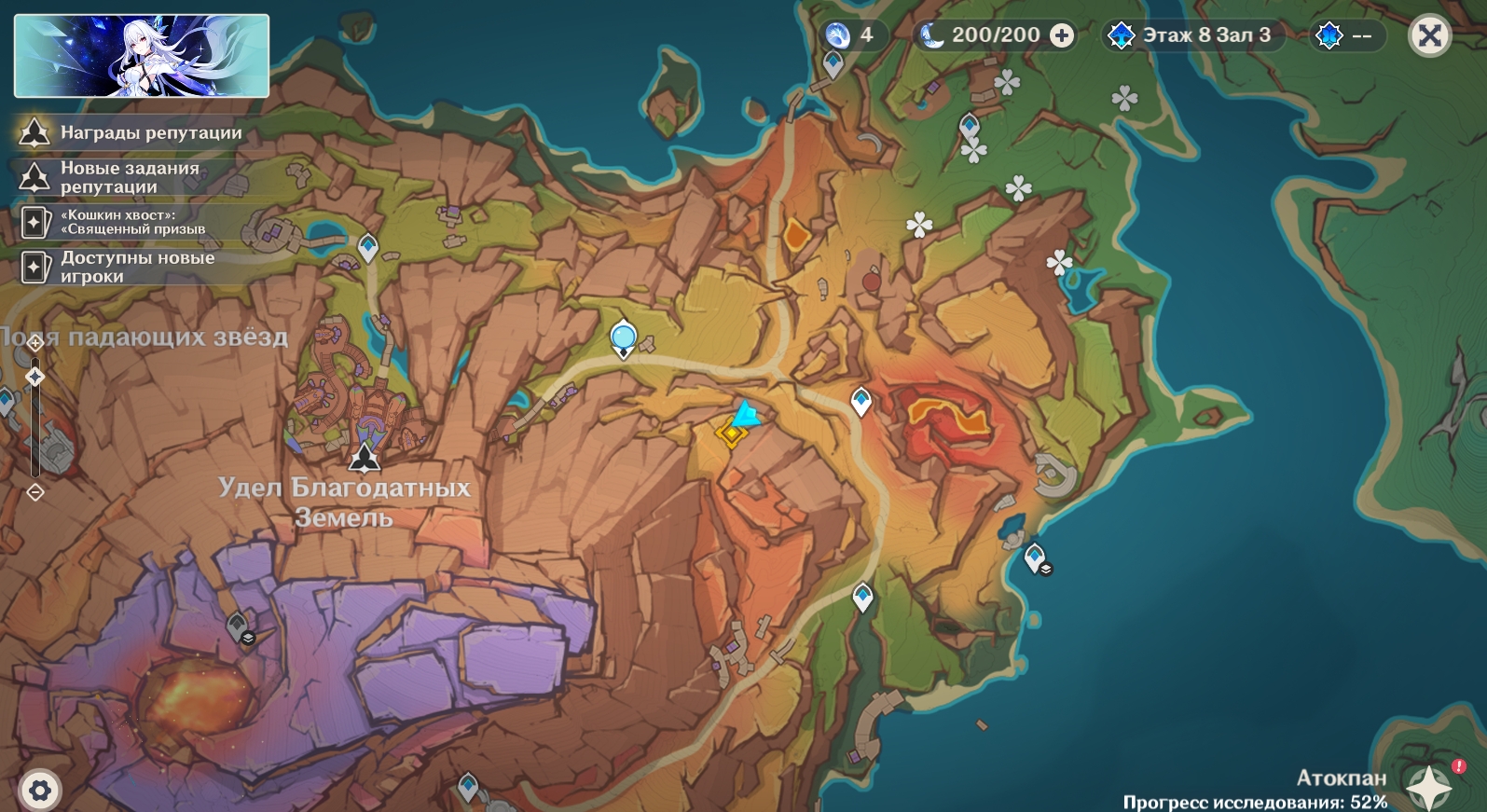
Task: Select the yellow quest diamond marker
Action: (731, 434)
